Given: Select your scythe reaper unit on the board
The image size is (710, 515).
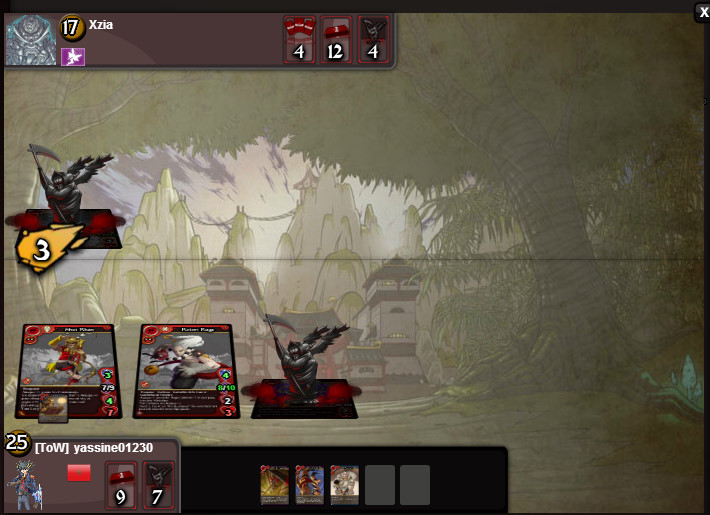Looking at the screenshot, I should pos(302,365).
